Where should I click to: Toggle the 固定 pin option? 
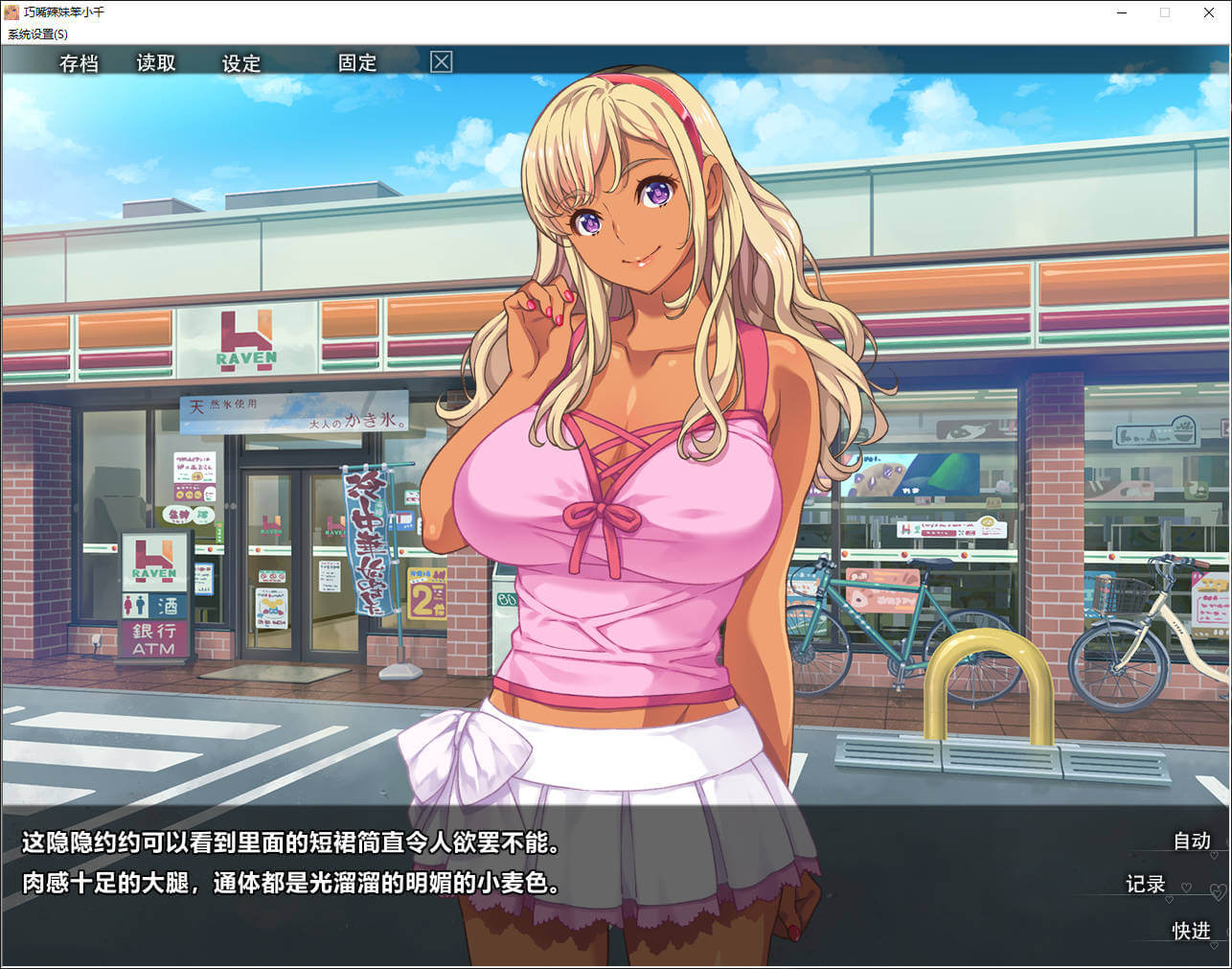pyautogui.click(x=357, y=63)
